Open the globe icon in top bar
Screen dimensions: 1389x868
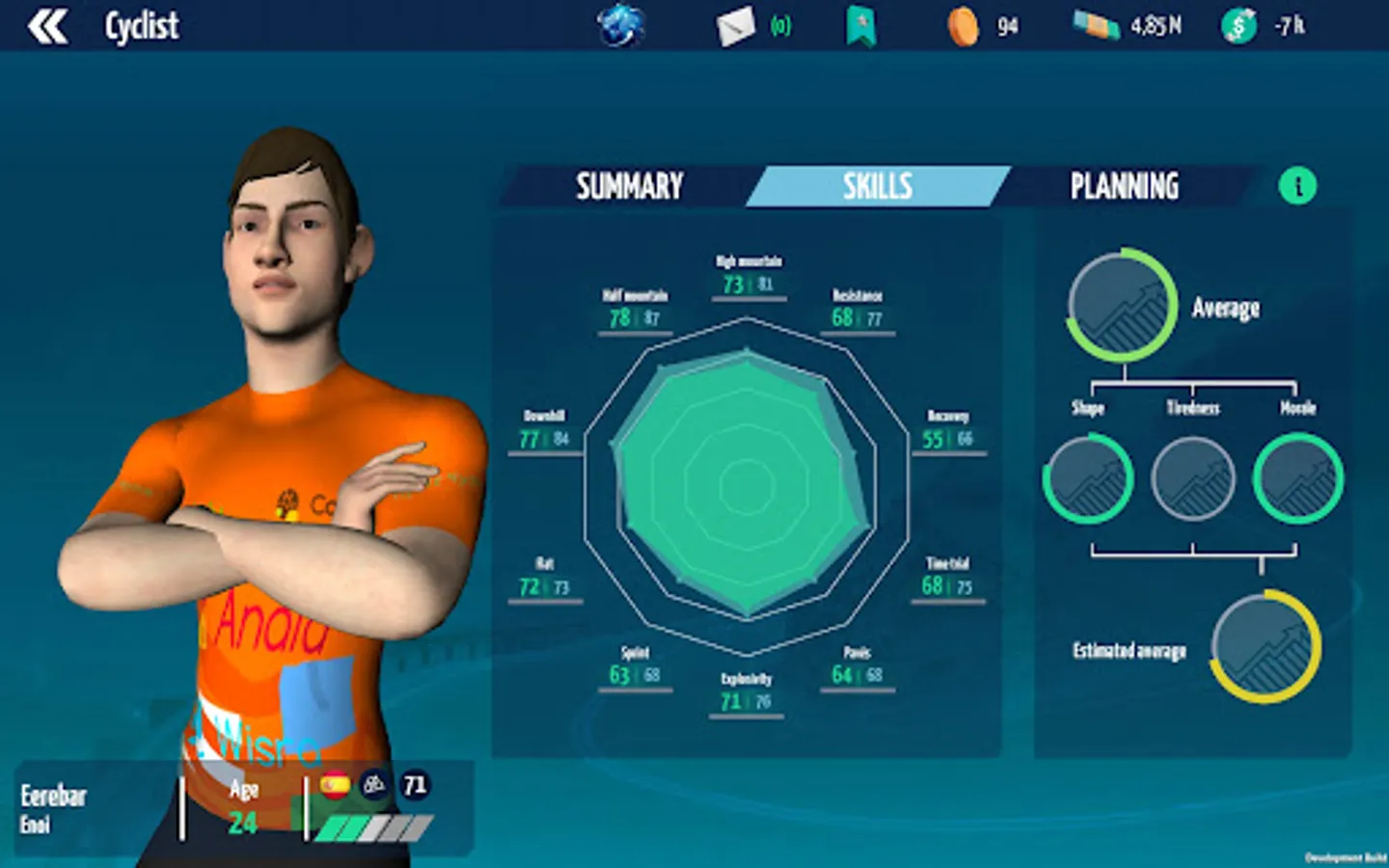620,26
